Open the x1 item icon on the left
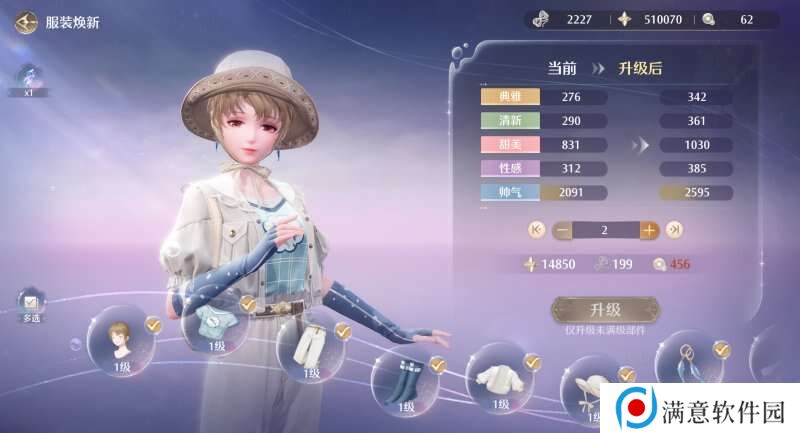Screen dimensions: 800x433 pos(29,76)
